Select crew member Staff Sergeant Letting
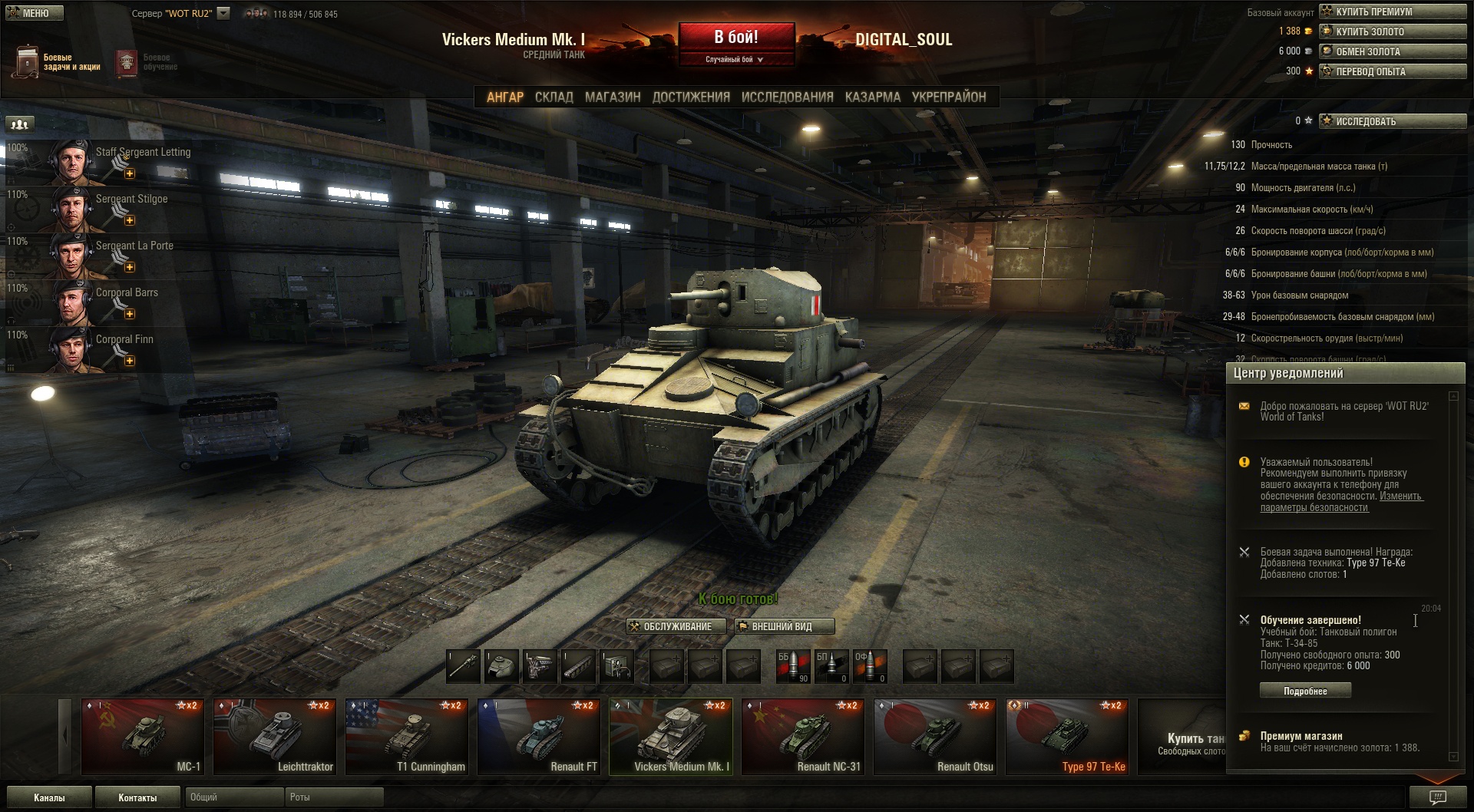The image size is (1474, 812). (100, 161)
